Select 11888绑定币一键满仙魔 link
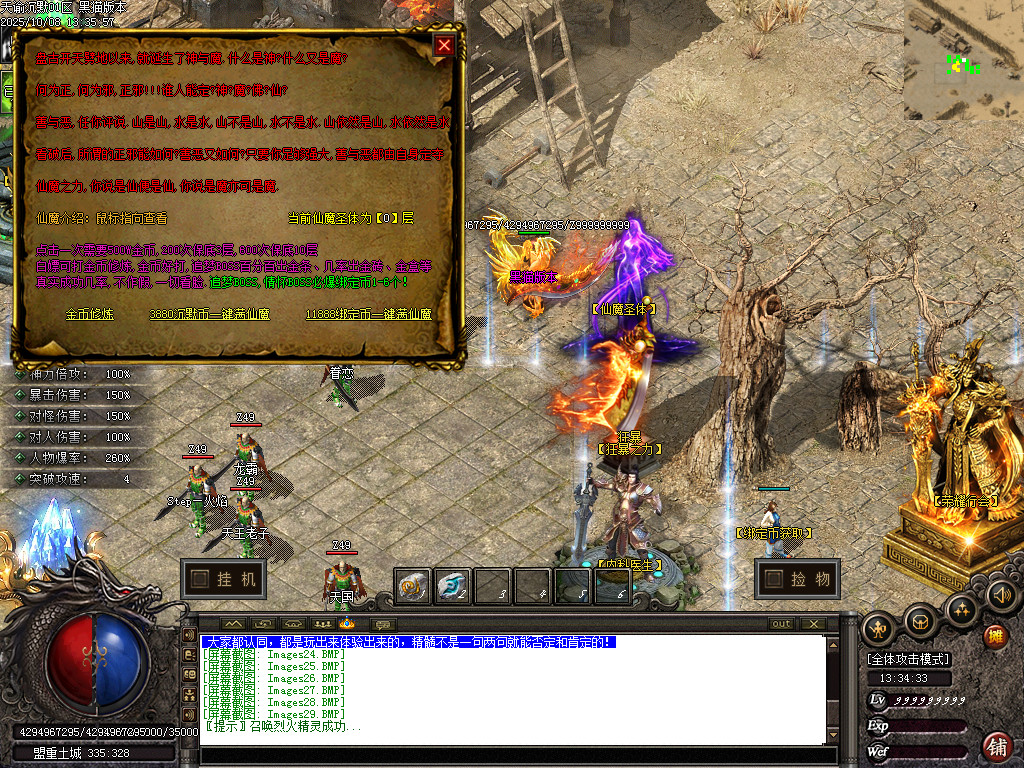 (x=369, y=314)
